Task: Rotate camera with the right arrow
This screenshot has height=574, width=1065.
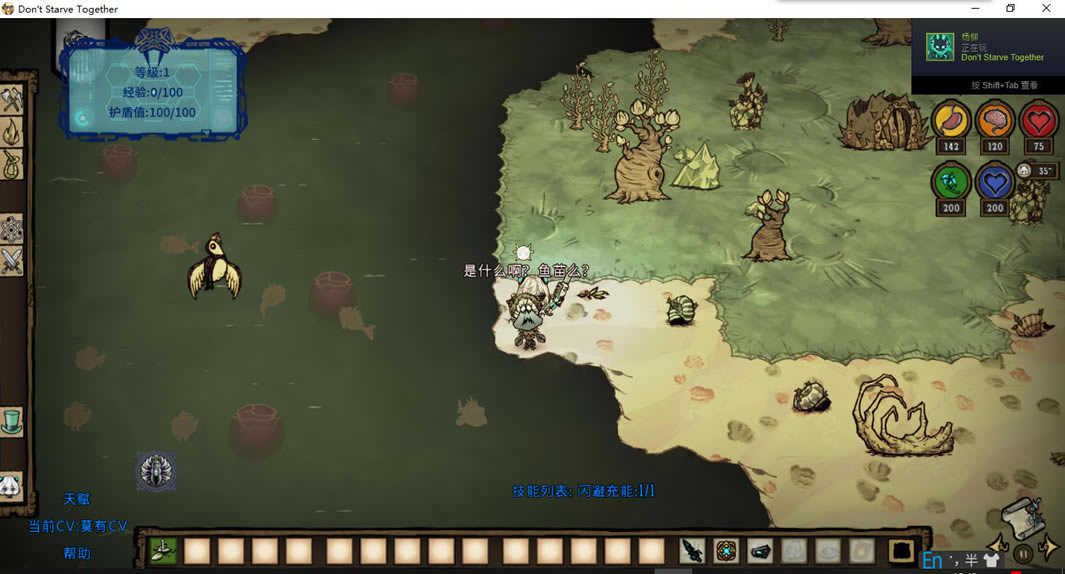Action: (1049, 546)
